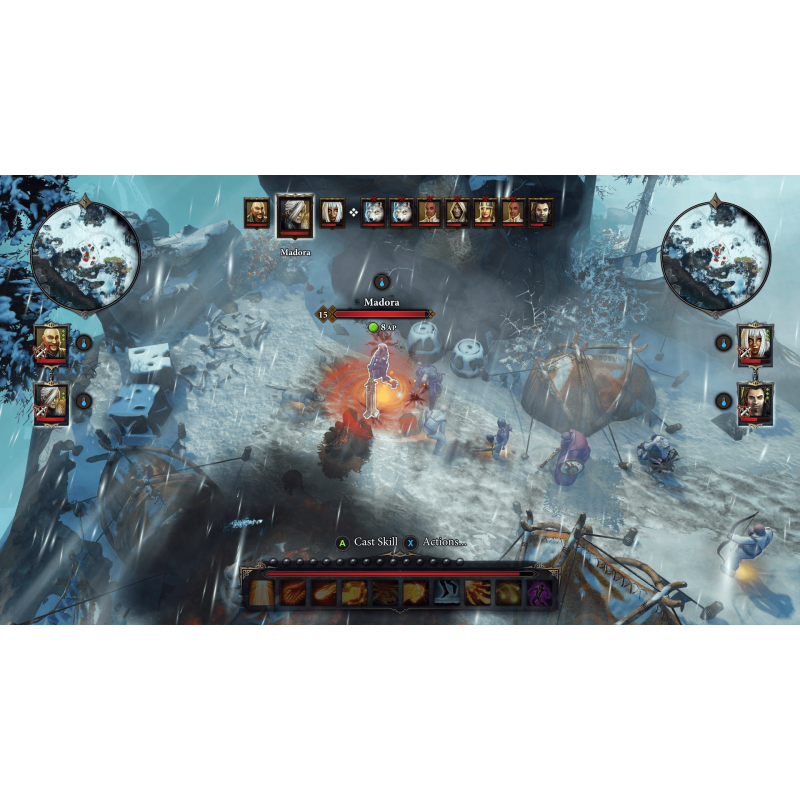Click the white-haired party portrait on right side
Screen dimensions: 800x800
(x=755, y=343)
